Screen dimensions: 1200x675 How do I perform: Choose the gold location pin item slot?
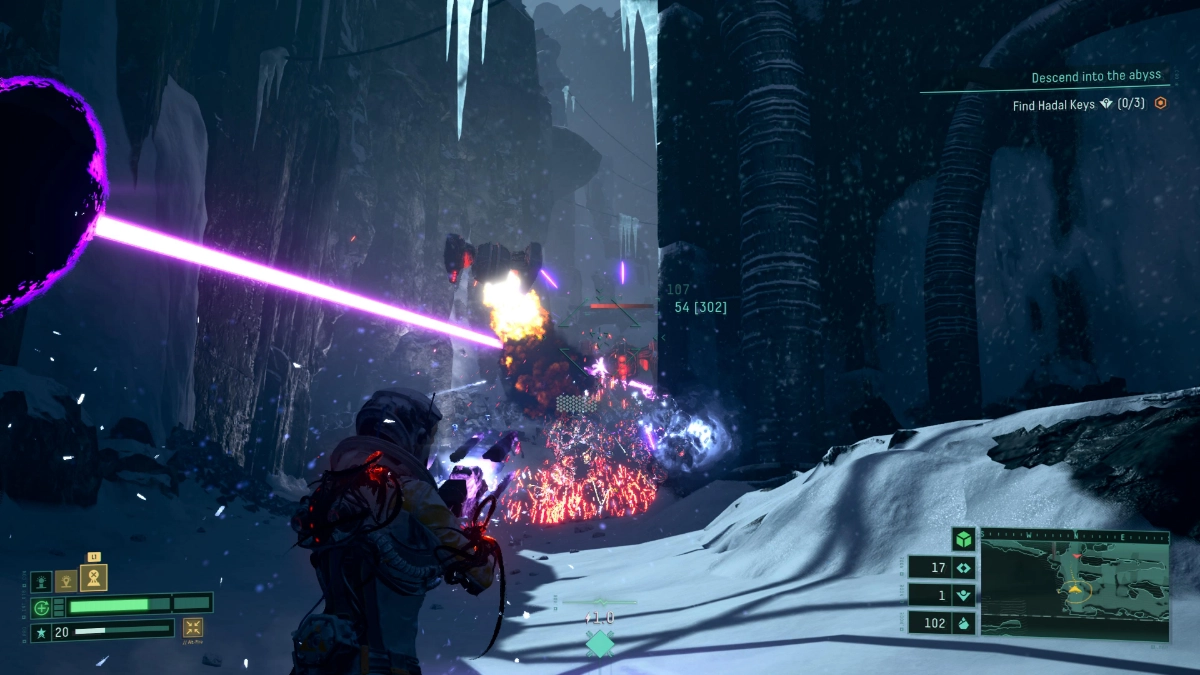66,580
